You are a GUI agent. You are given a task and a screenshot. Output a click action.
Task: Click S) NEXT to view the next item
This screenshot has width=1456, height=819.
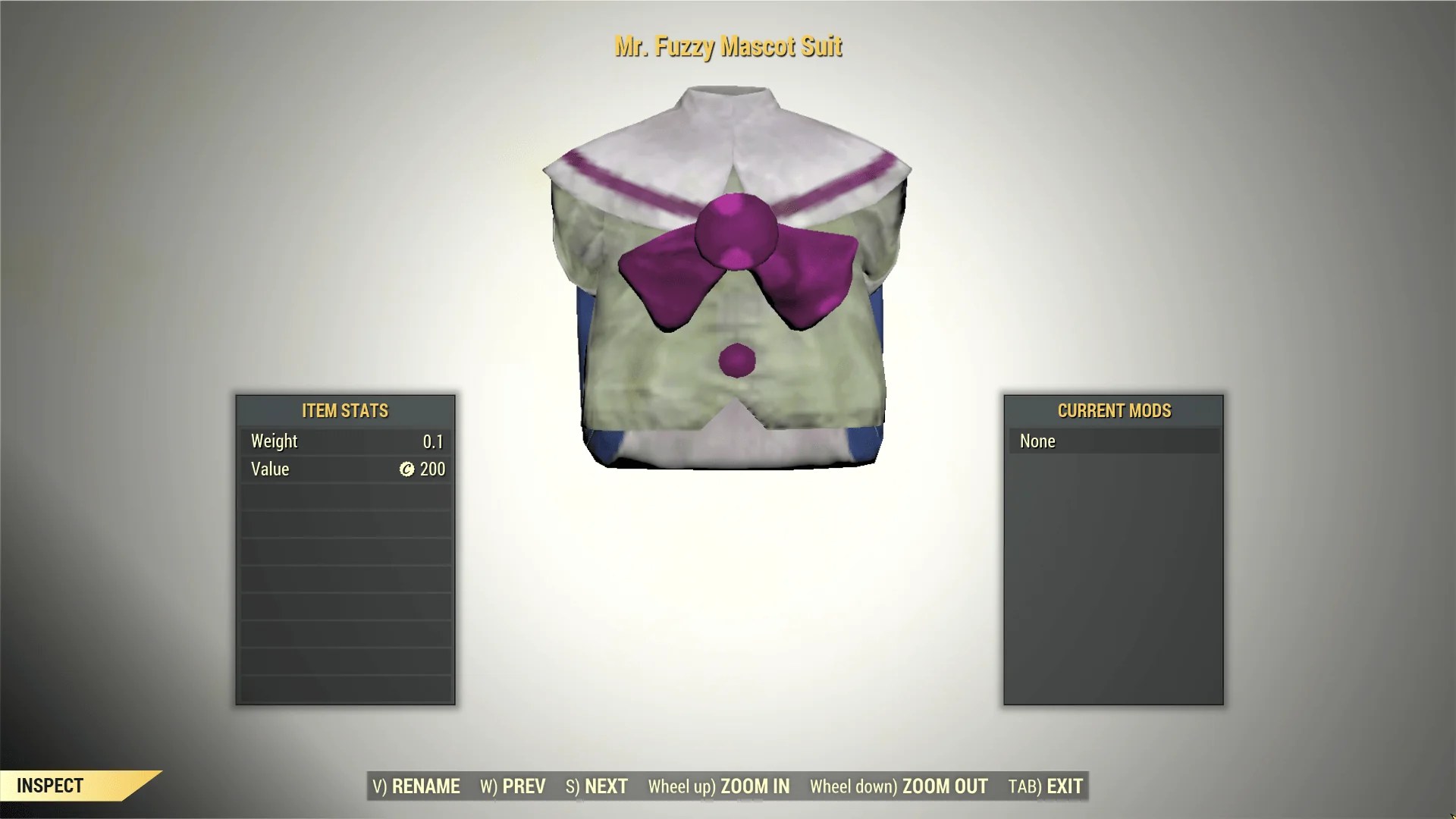pos(597,786)
